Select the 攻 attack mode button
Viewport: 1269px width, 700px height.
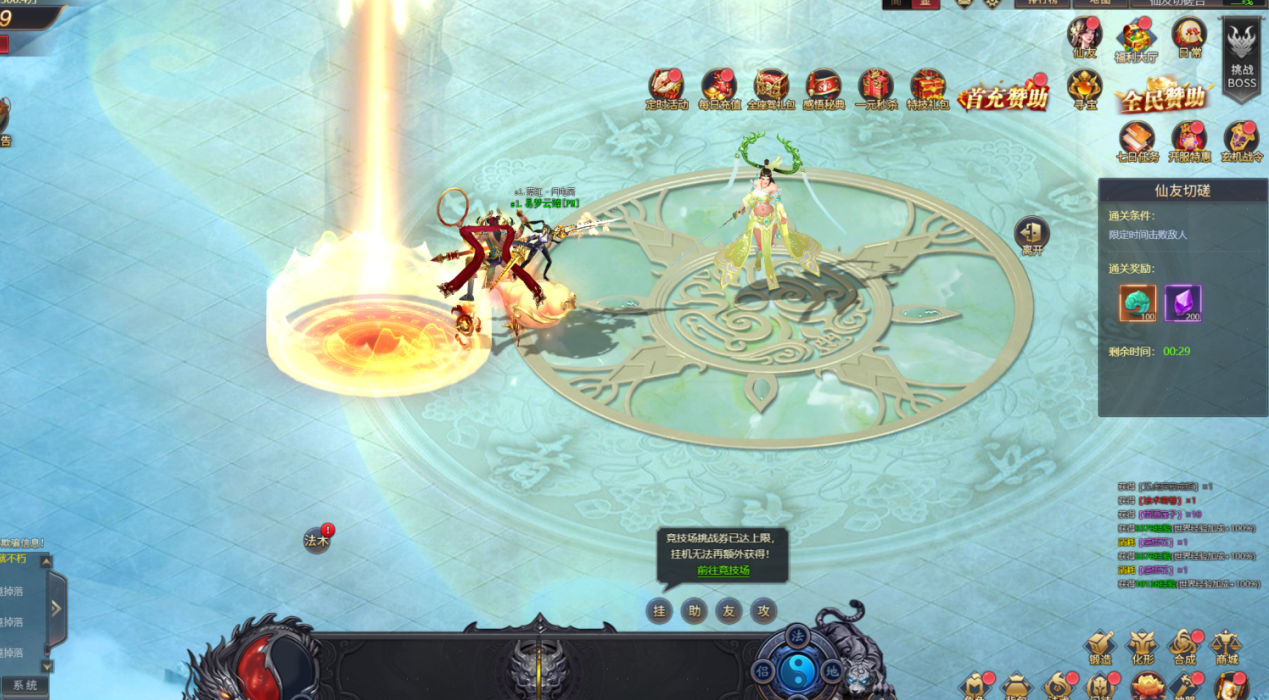(763, 611)
